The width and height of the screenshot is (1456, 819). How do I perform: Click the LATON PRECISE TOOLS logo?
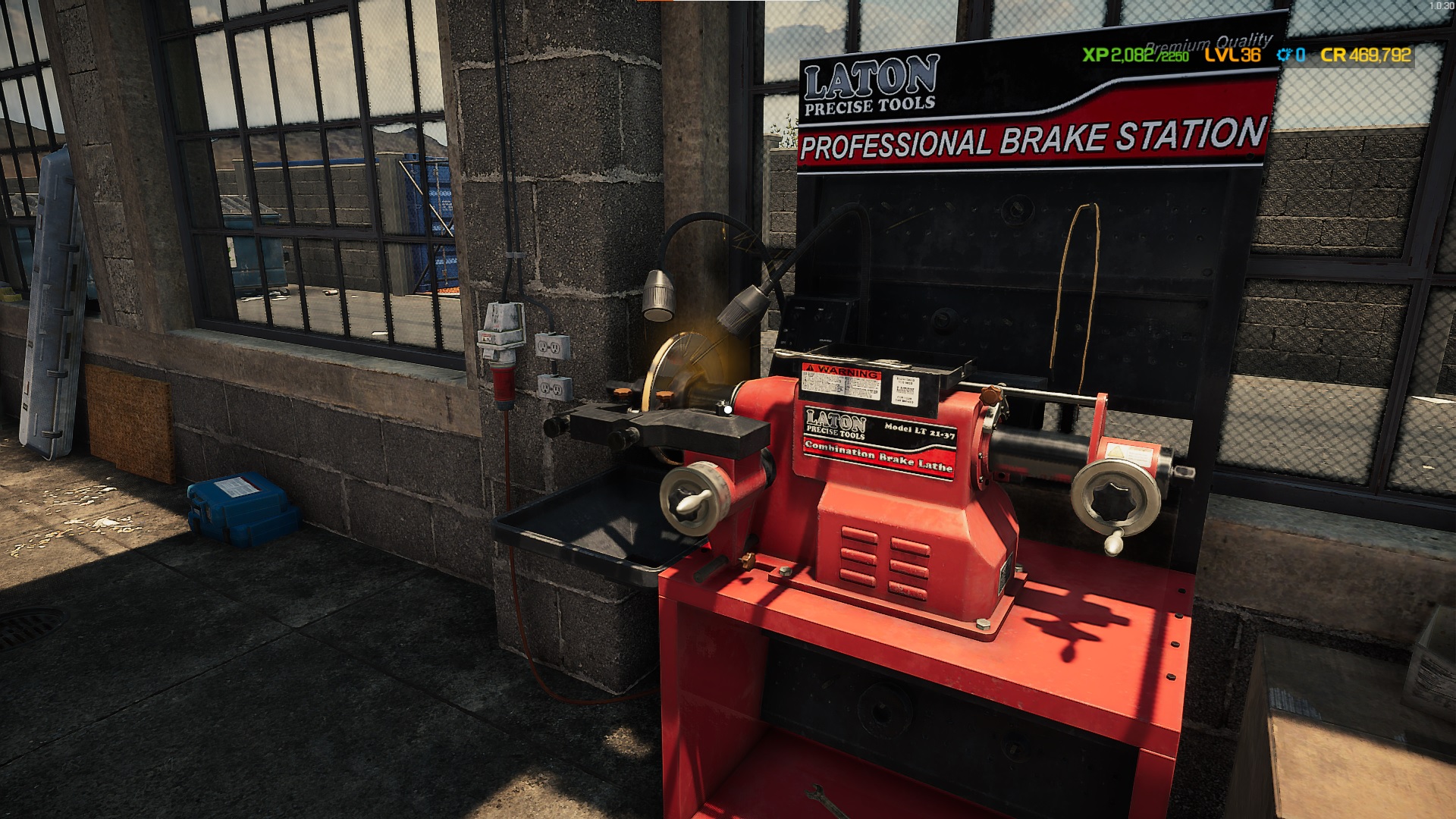click(x=869, y=83)
